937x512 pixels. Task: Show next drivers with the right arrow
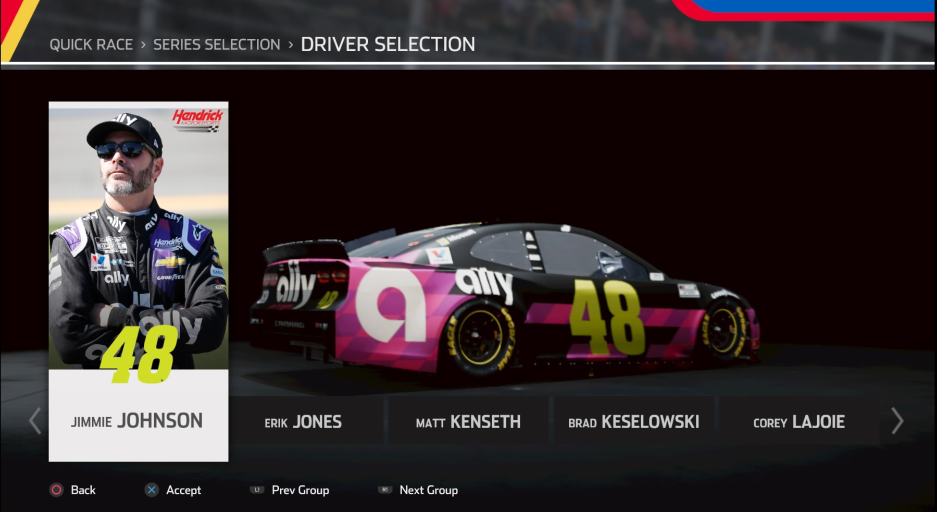897,421
